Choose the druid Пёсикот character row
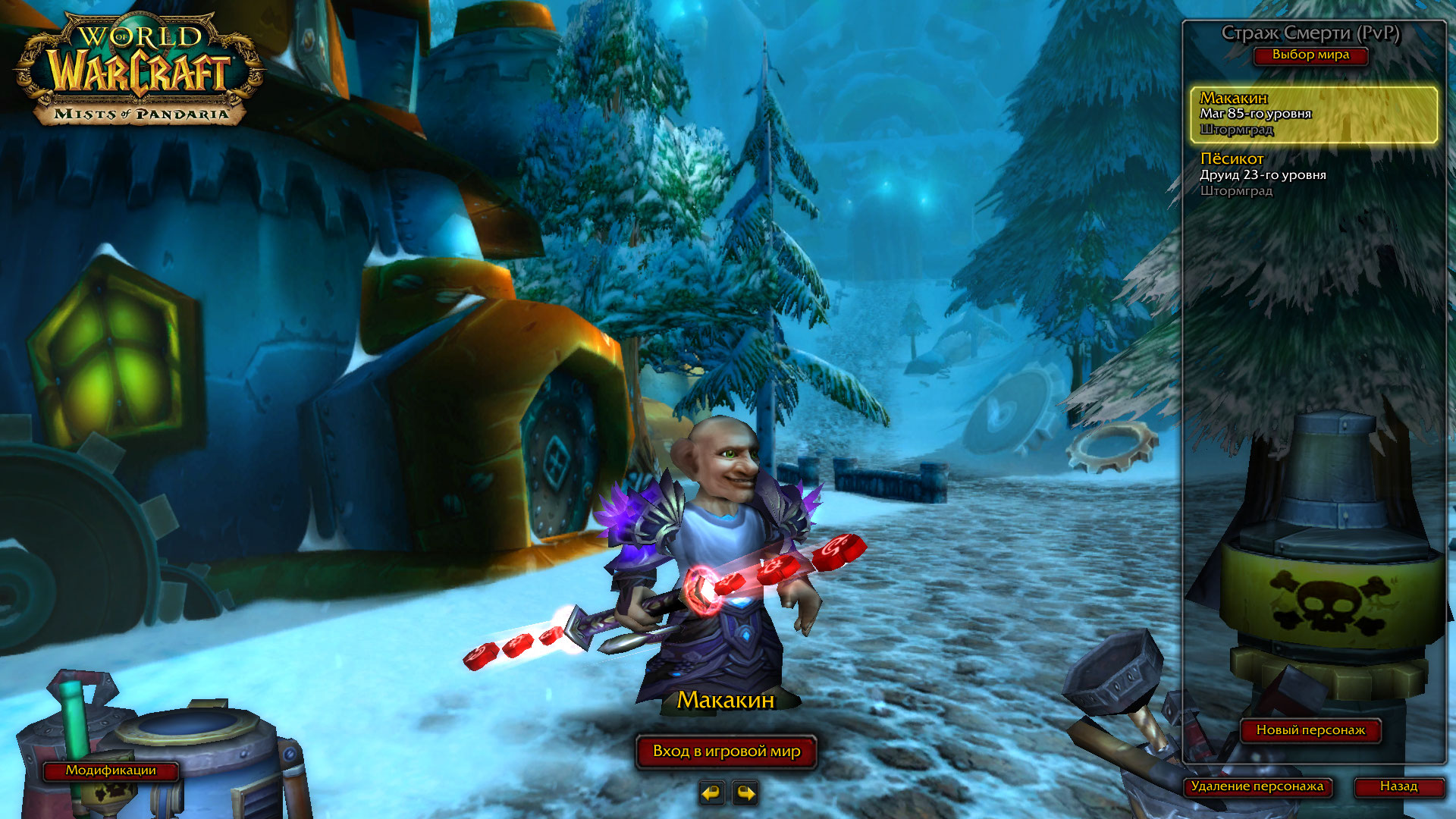Viewport: 1456px width, 819px height. [x=1313, y=174]
